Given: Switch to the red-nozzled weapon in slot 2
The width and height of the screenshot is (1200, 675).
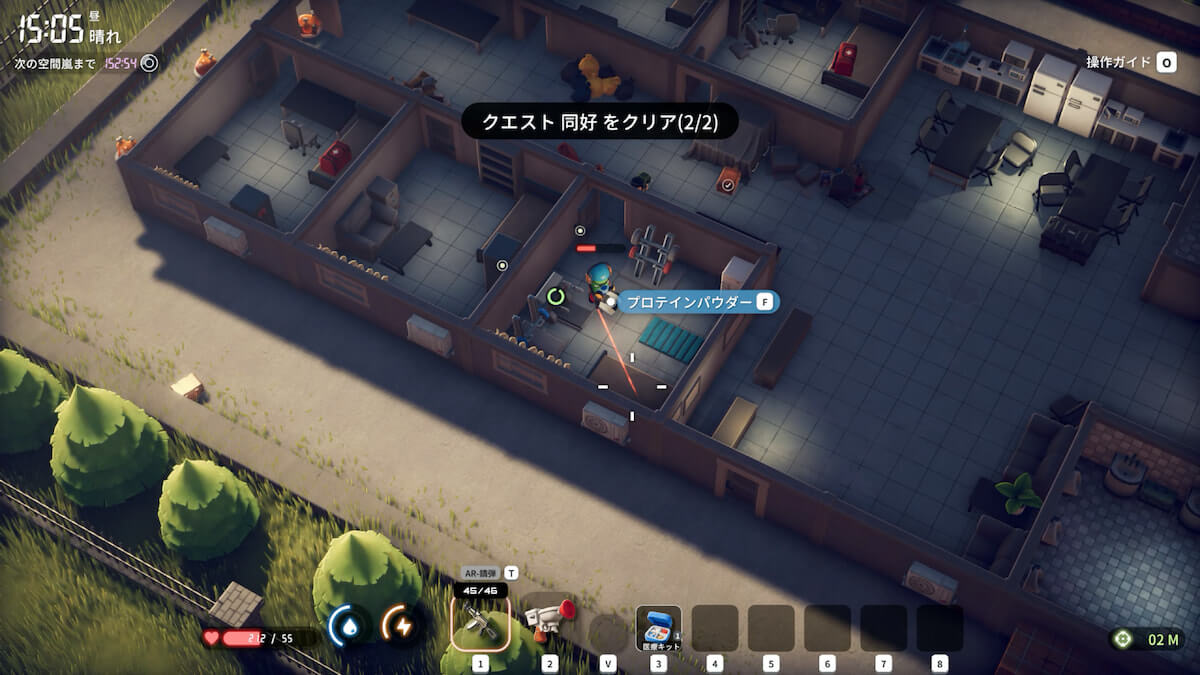Looking at the screenshot, I should pos(549,622).
